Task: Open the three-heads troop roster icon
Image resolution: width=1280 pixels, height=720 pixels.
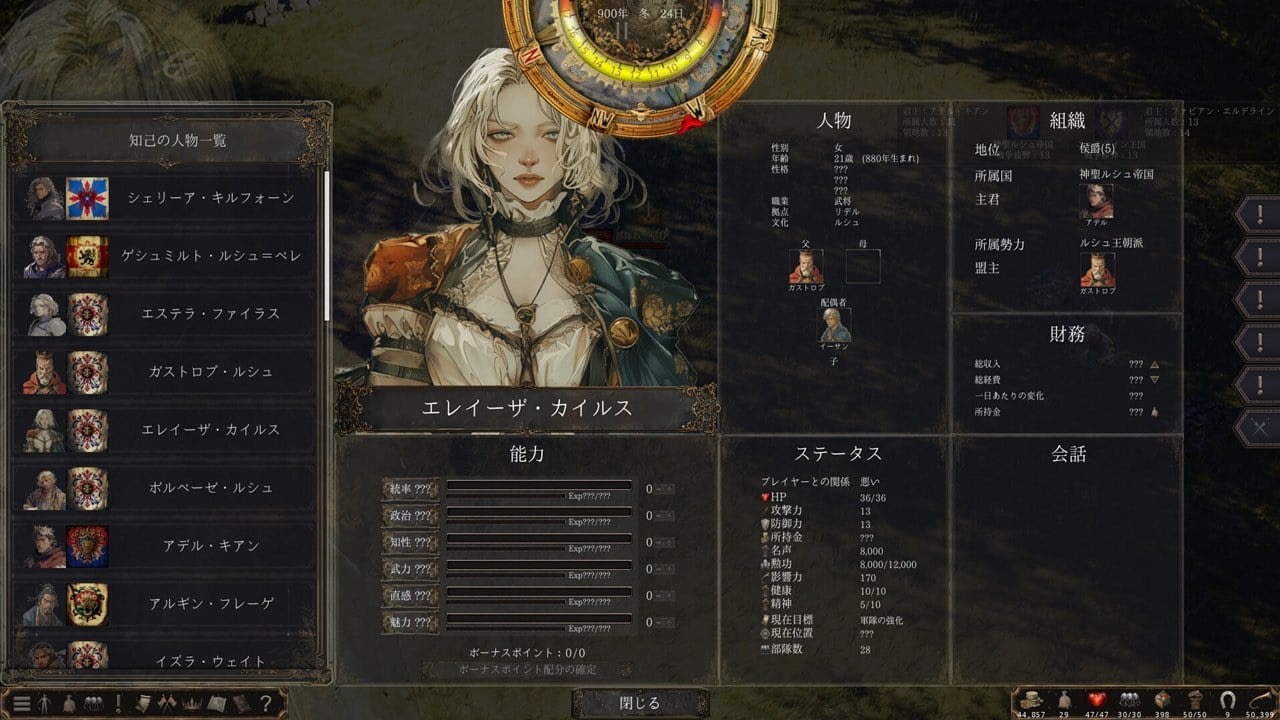Action: 95,703
